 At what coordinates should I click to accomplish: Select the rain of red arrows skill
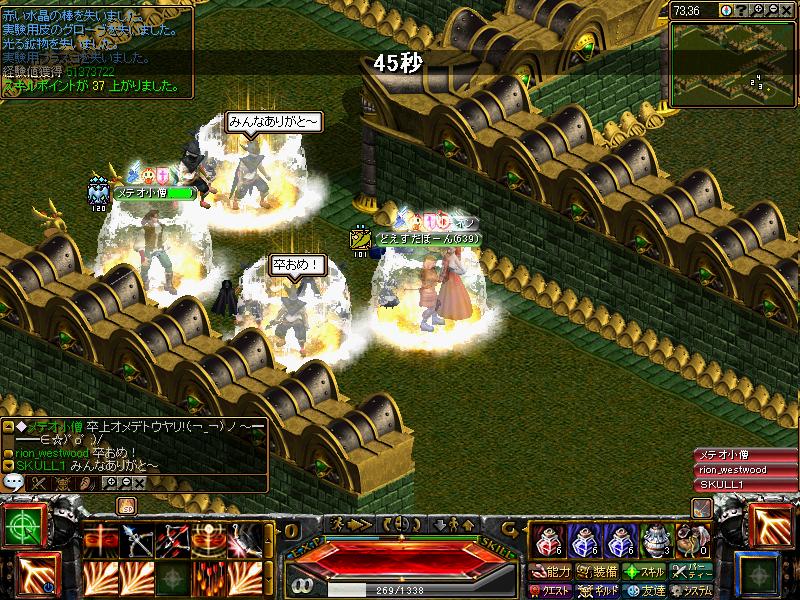(208, 578)
